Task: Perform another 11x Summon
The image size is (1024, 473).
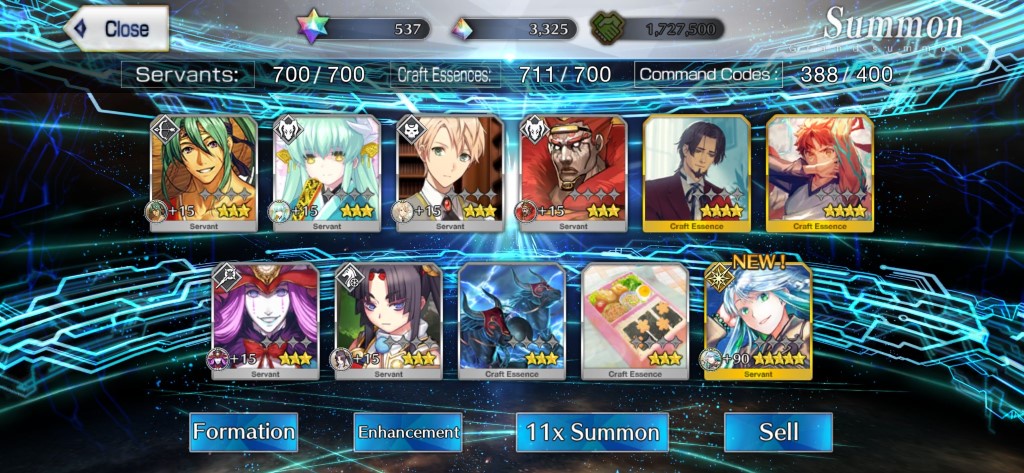Action: [x=594, y=432]
